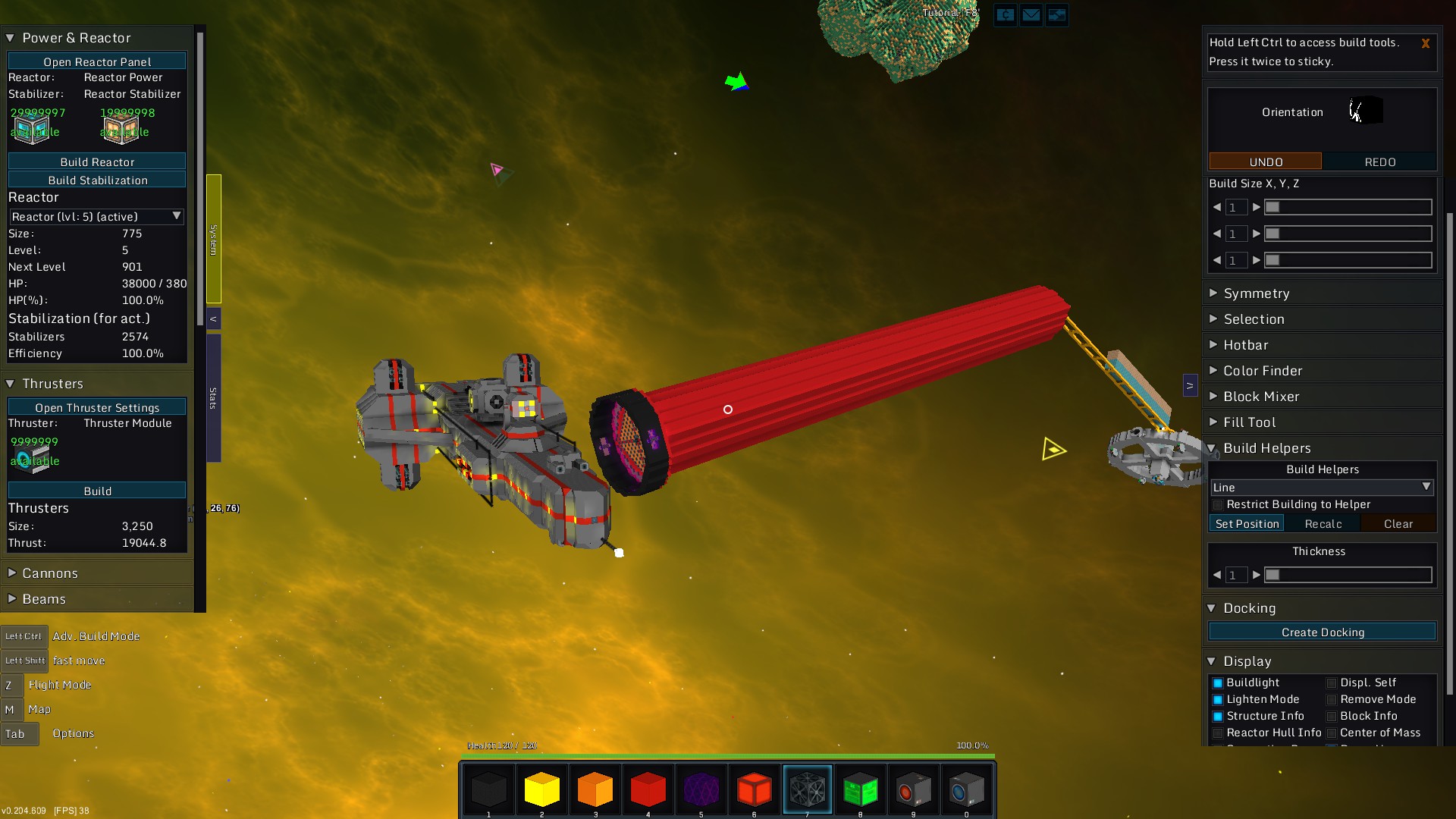This screenshot has width=1456, height=819.
Task: Toggle the Buildlight checkbox
Action: [x=1218, y=683]
